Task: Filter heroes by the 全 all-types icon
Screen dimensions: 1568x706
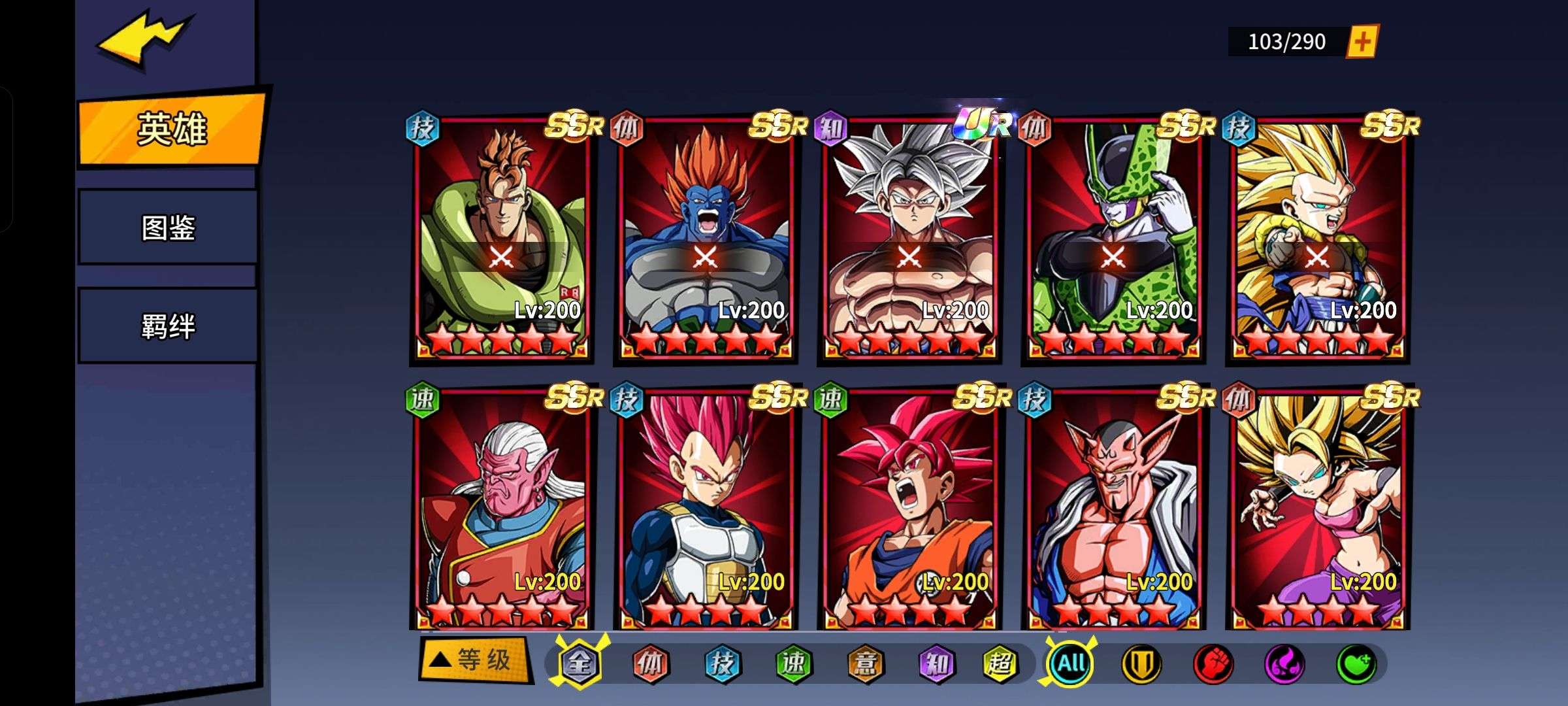Action: (x=580, y=664)
